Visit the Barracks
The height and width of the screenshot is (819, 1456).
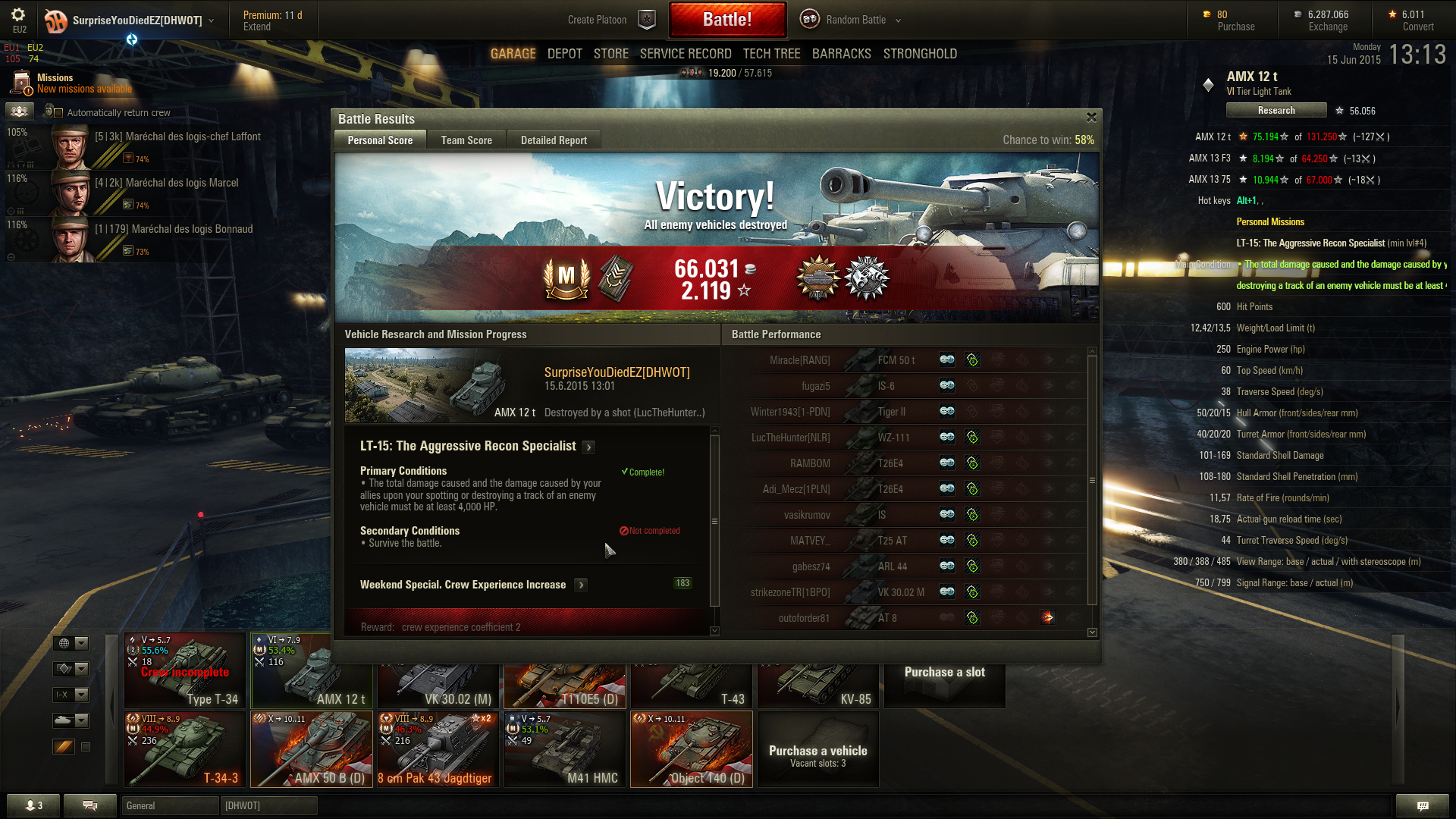click(x=841, y=54)
